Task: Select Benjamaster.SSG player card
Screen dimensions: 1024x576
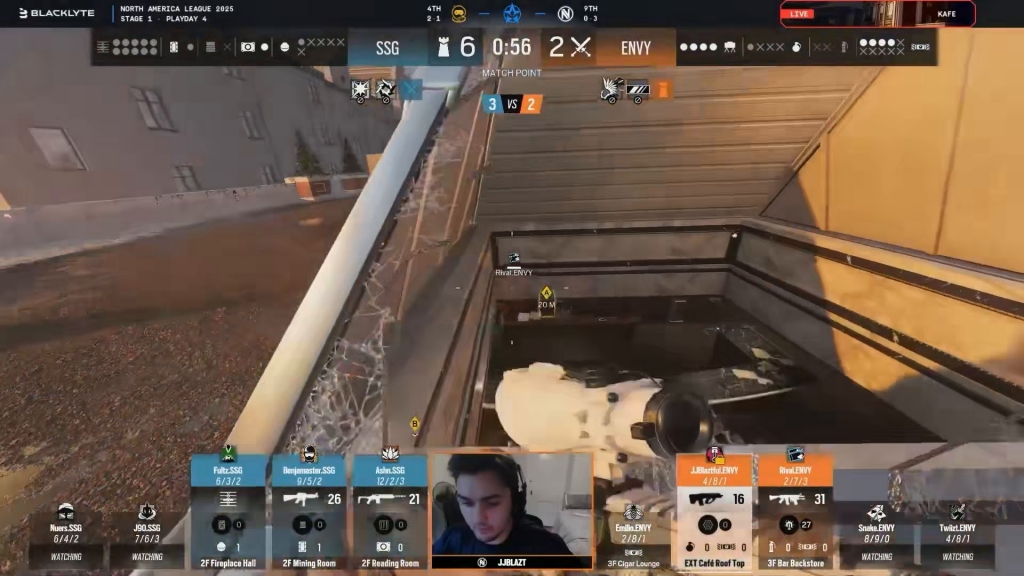Action: [308, 511]
